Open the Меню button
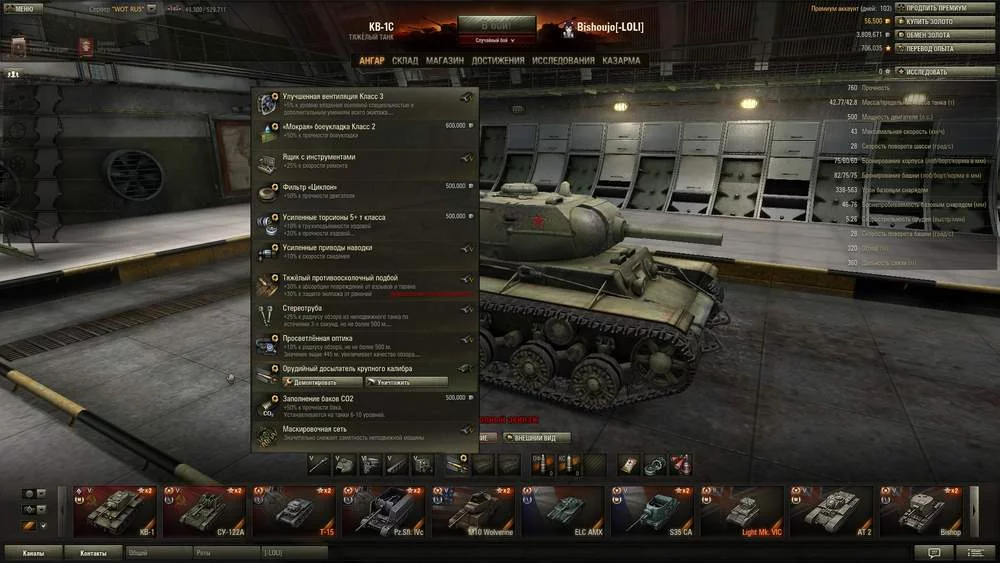Viewport: 1000px width, 563px height. point(24,8)
